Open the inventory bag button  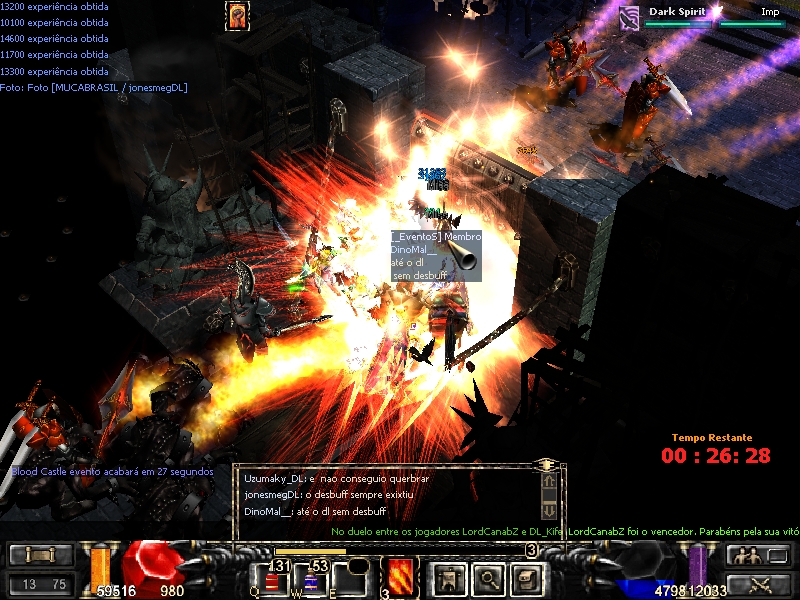pos(527,577)
